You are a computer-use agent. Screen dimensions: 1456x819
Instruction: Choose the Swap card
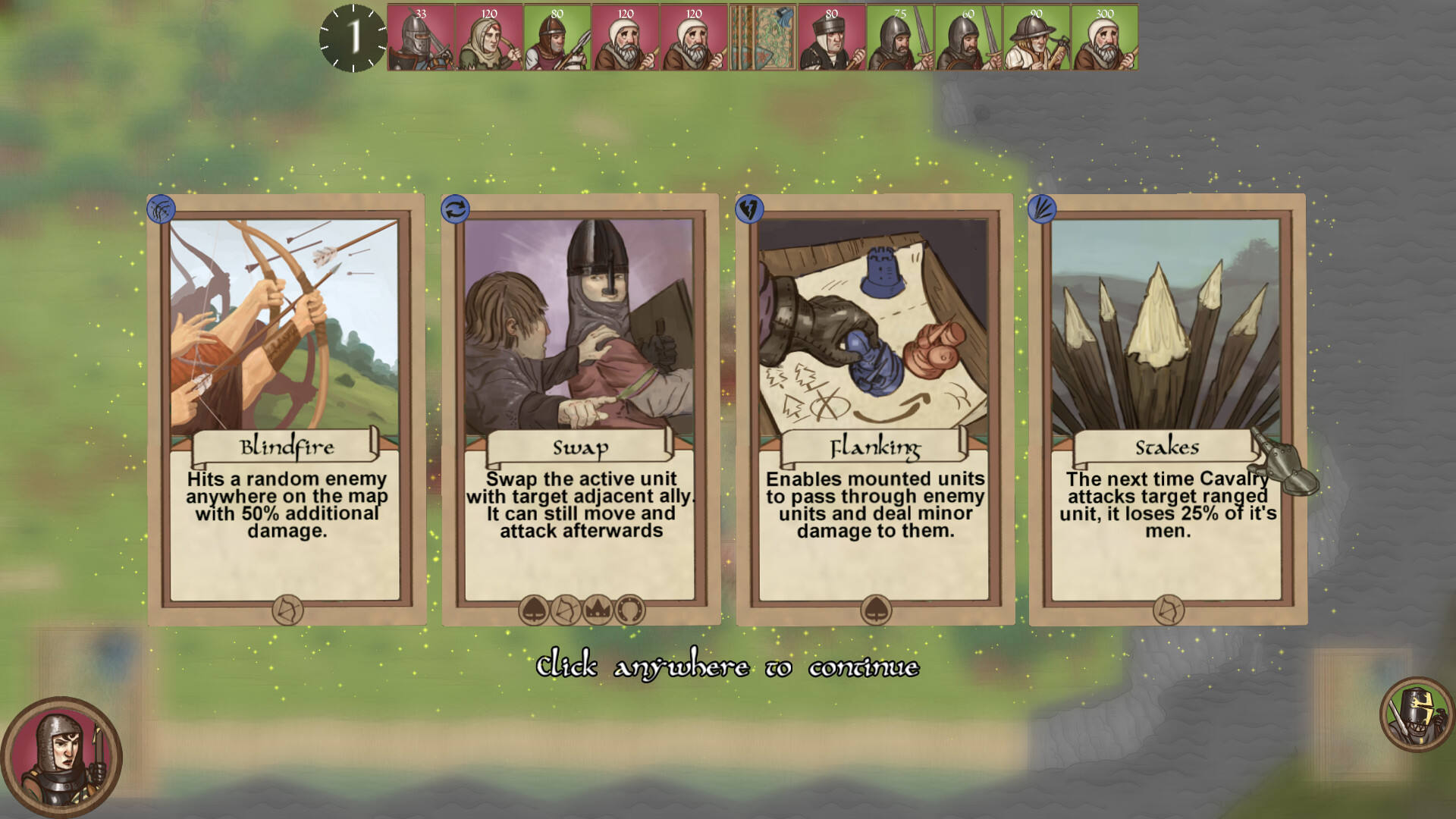point(580,409)
